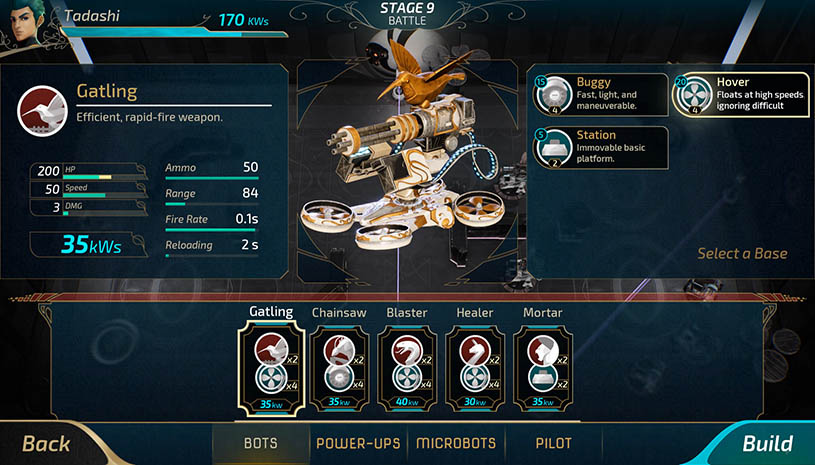Viewport: 815px width, 465px height.
Task: Select the Gatling weapon card
Action: tap(270, 369)
